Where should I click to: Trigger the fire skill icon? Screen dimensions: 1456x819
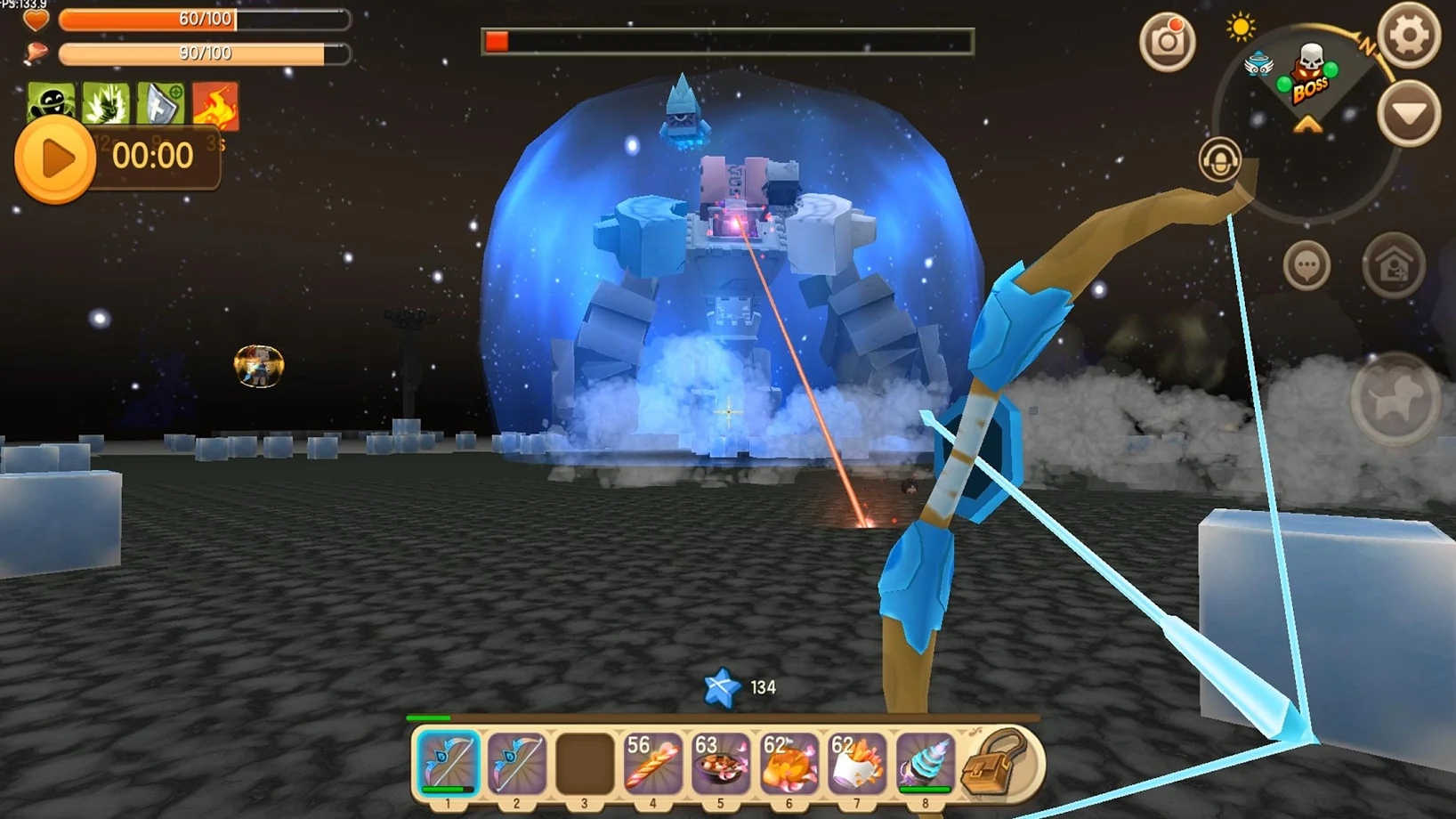(x=216, y=104)
